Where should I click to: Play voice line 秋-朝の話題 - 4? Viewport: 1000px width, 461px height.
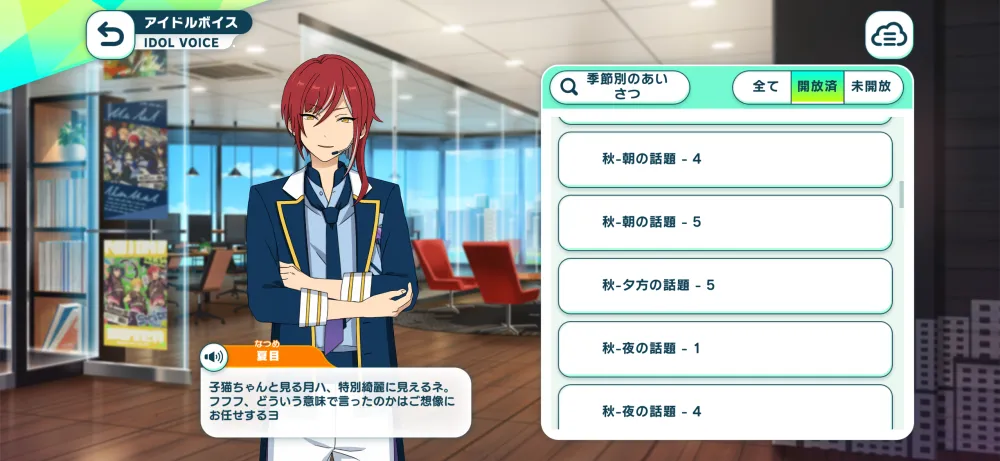tap(724, 159)
